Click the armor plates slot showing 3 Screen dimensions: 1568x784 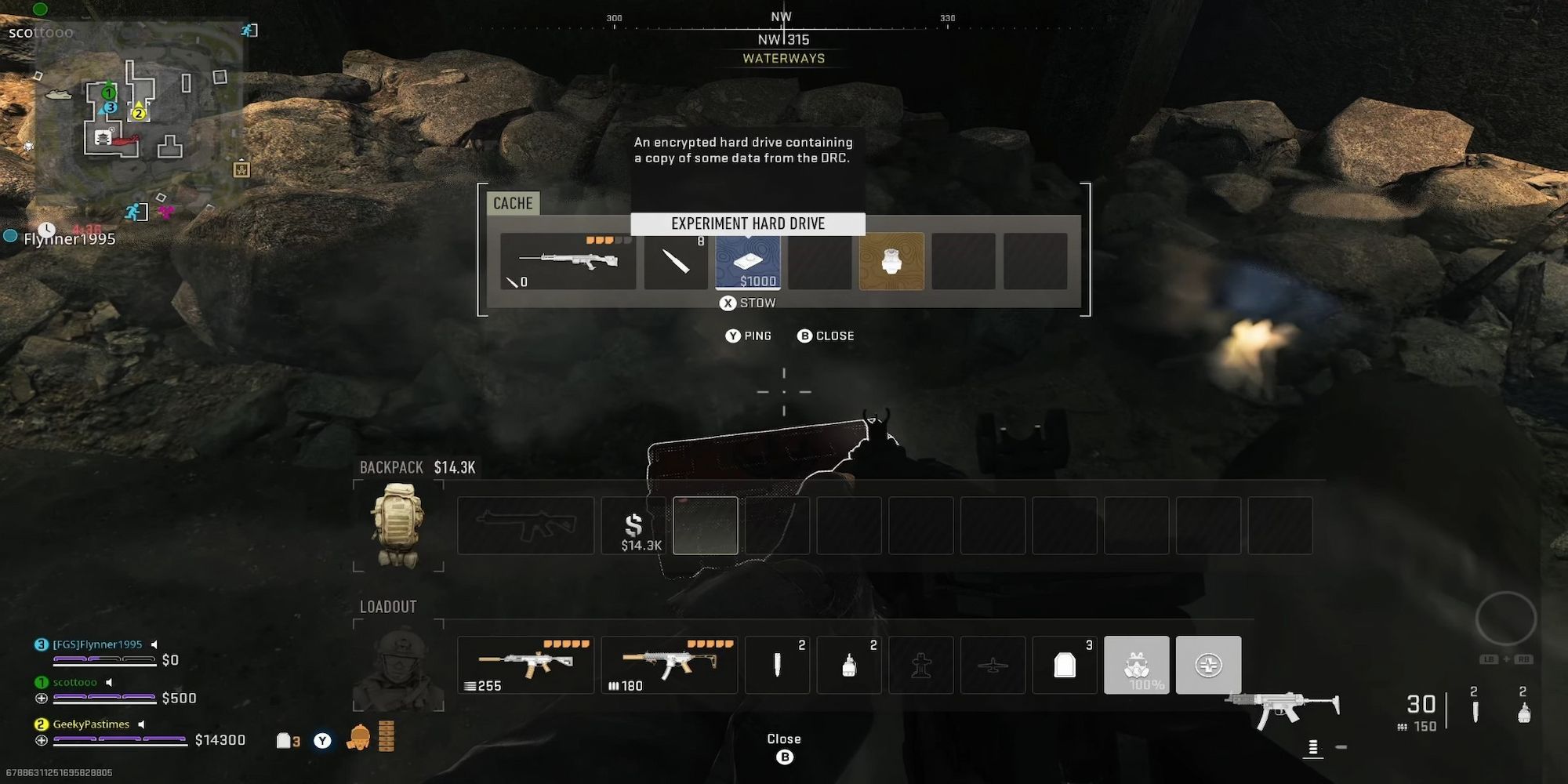[1064, 665]
